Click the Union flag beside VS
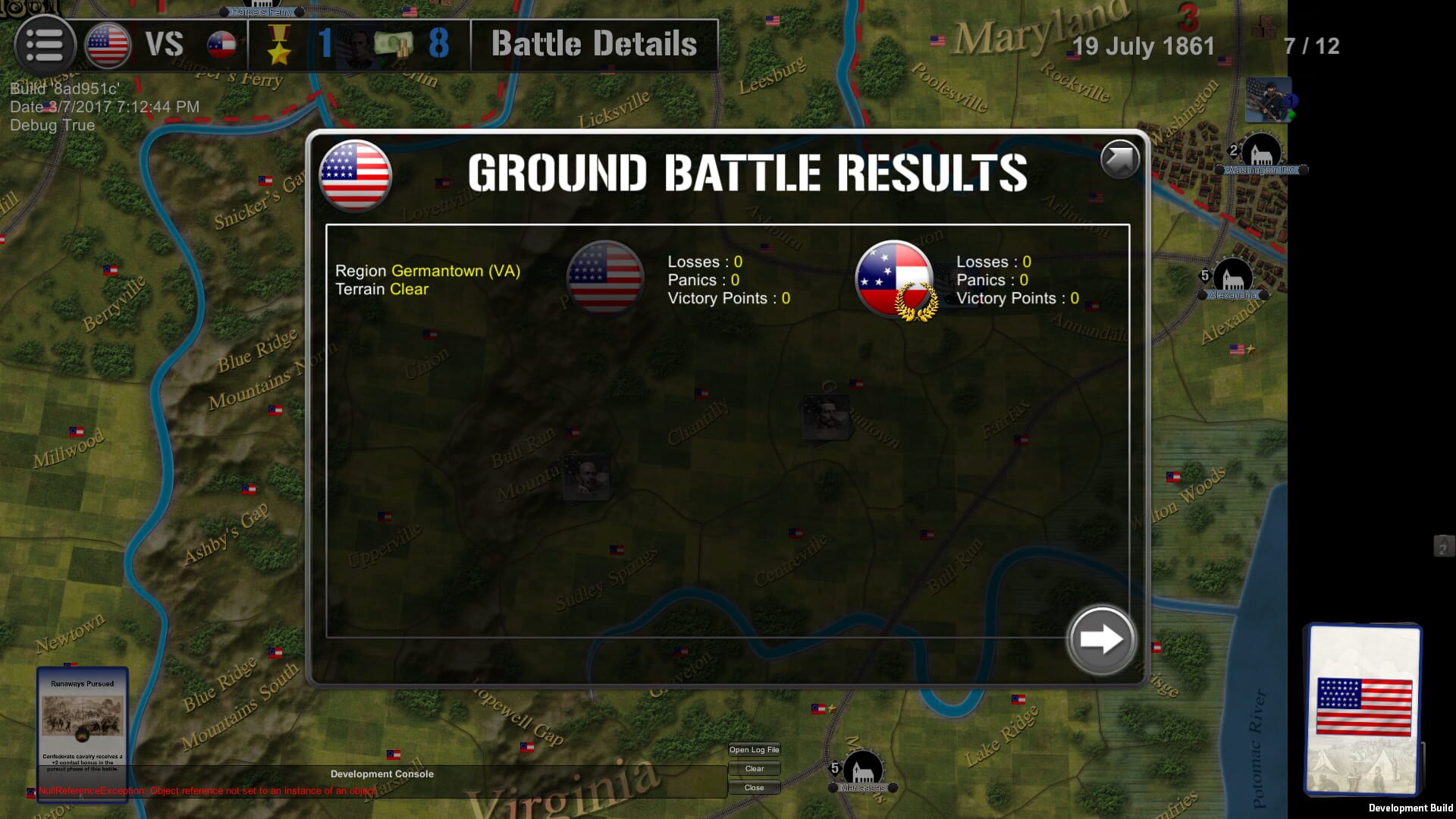 click(106, 44)
